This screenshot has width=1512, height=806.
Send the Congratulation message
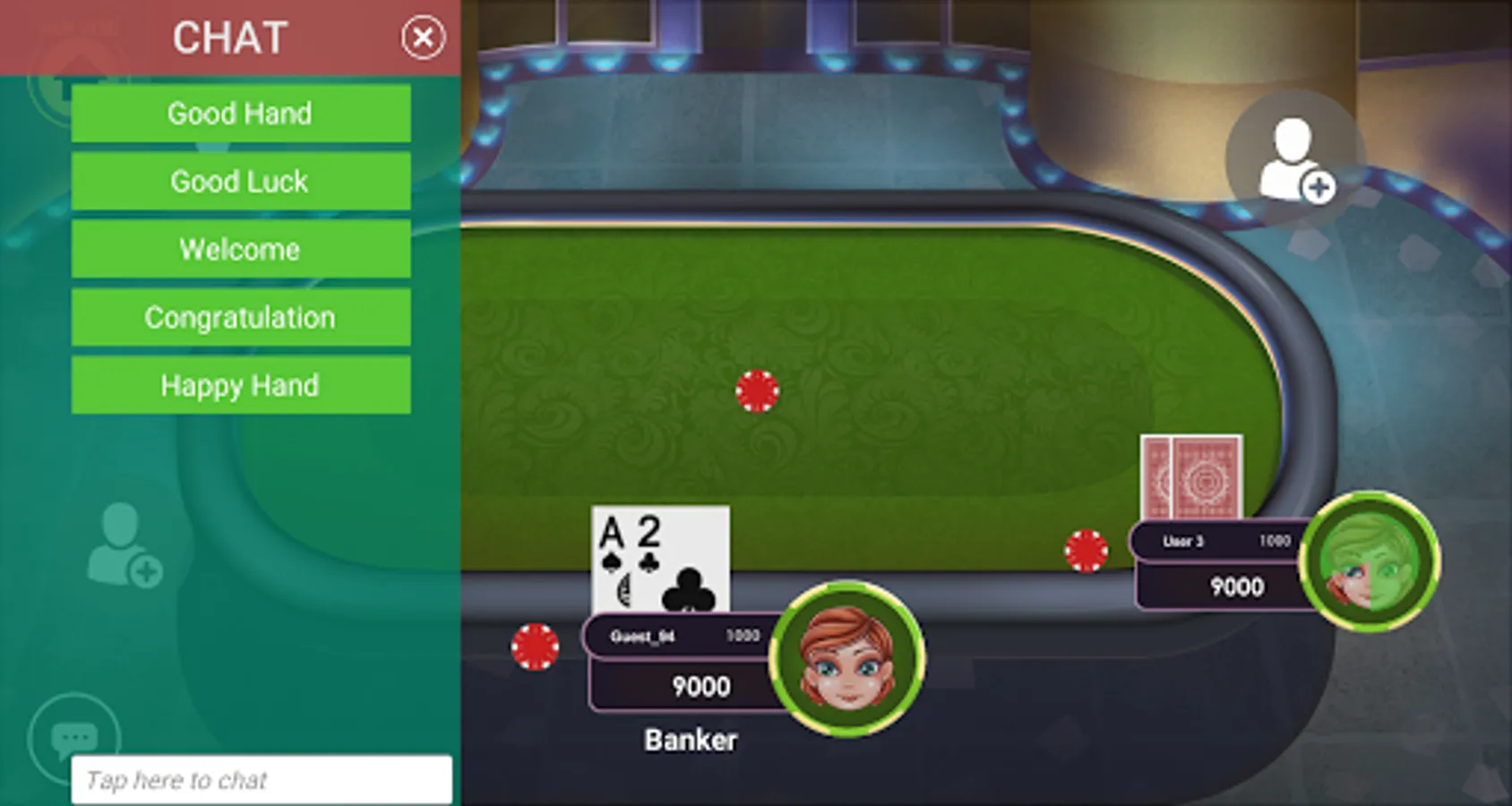(240, 317)
